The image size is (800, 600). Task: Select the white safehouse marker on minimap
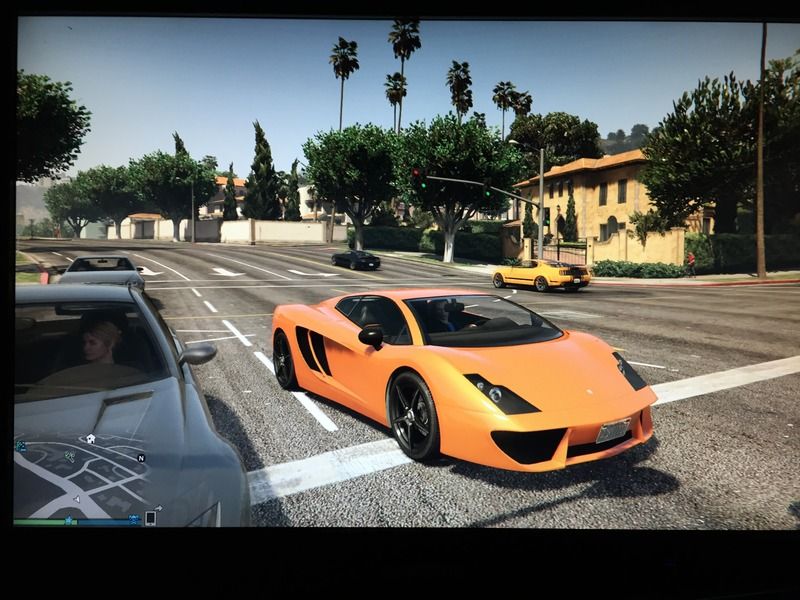point(90,439)
